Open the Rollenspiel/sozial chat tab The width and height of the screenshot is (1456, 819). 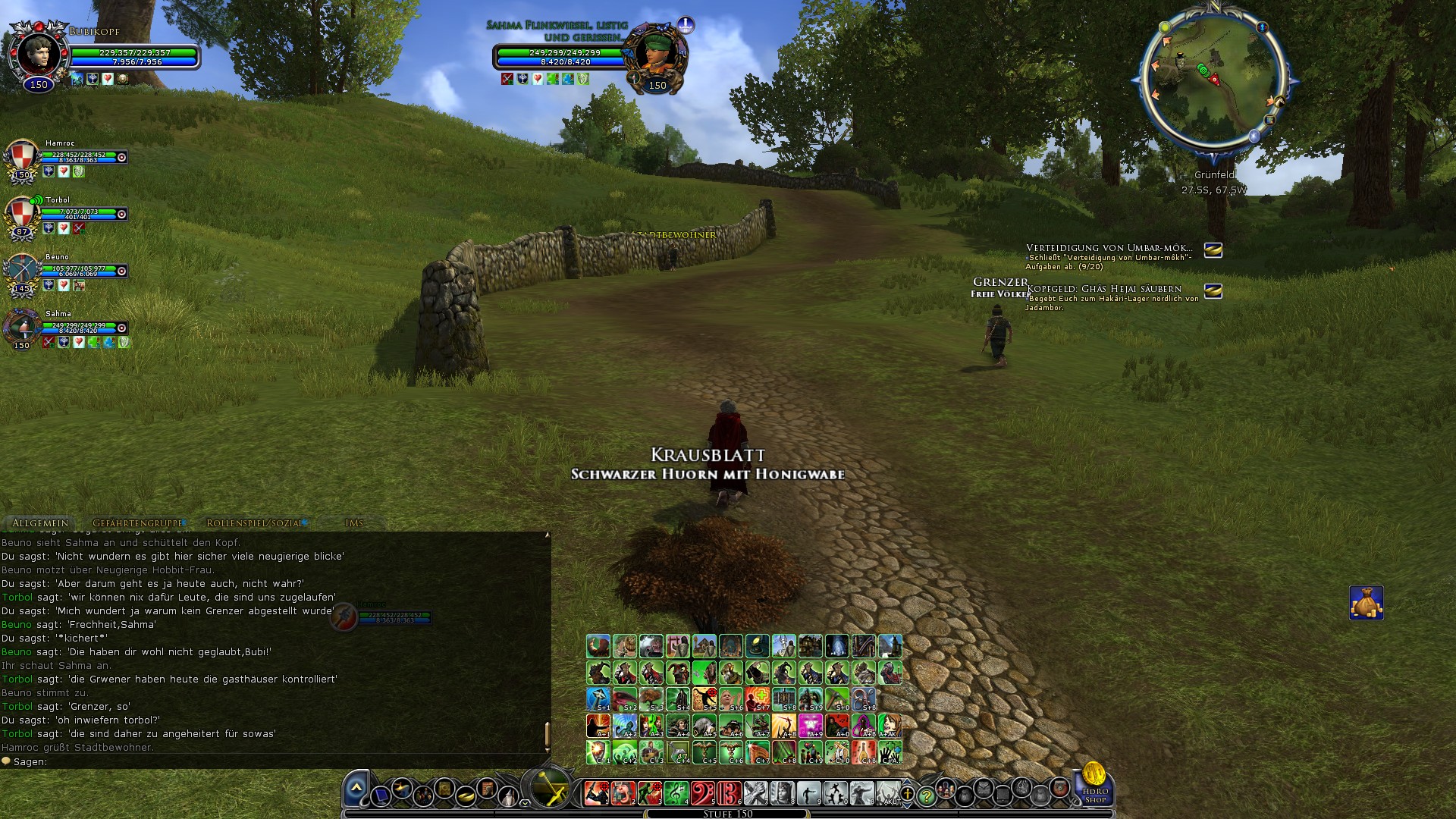pos(254,522)
